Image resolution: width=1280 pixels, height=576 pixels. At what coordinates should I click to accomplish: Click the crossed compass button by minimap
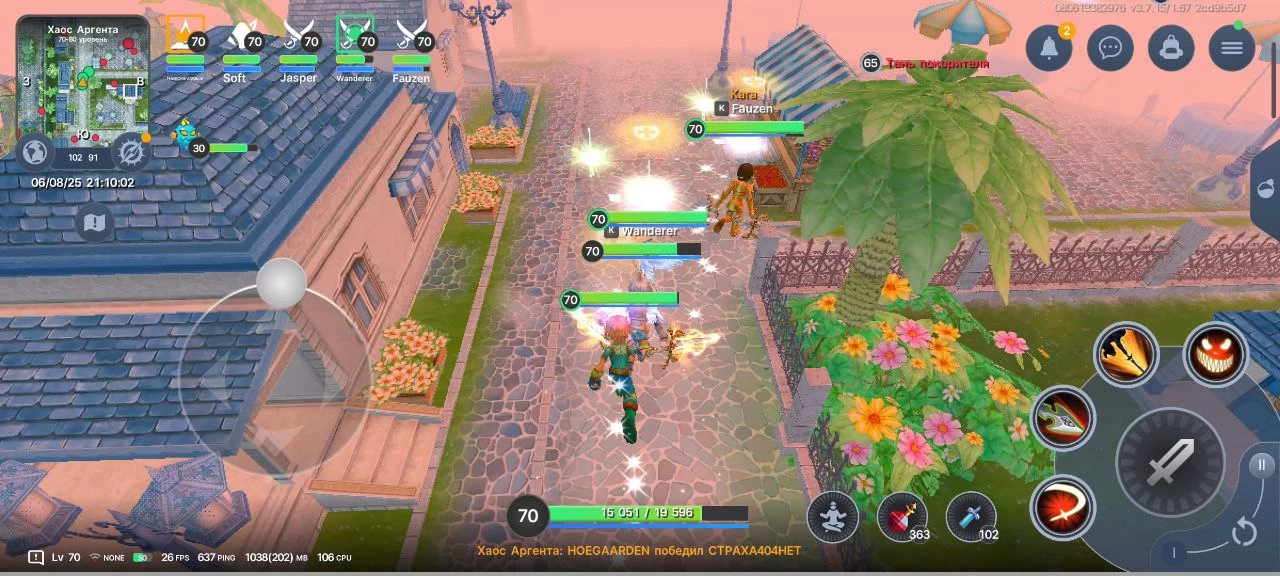(130, 152)
